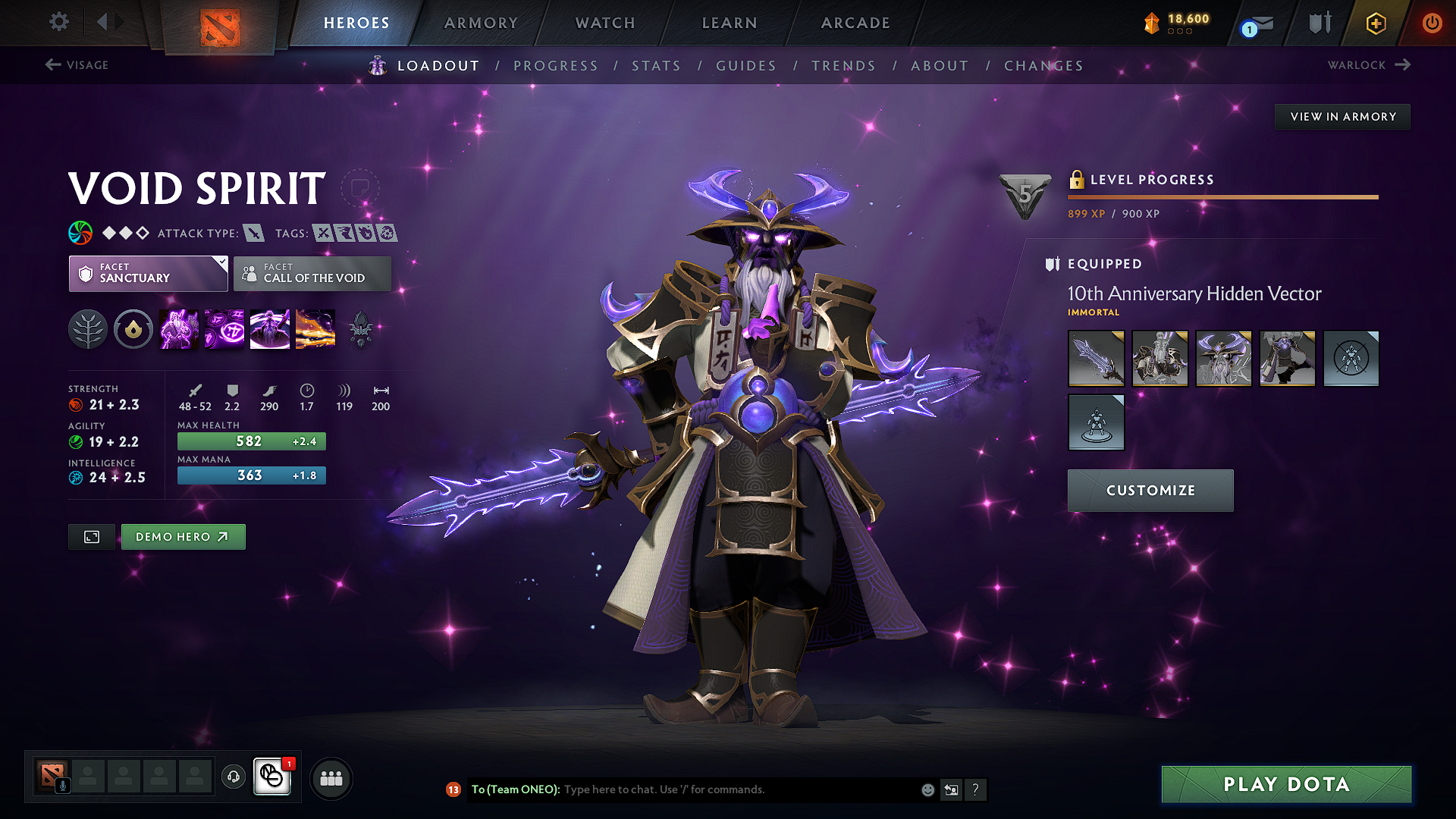The image size is (1456, 819).
Task: Open the ARMORY menu
Action: (x=482, y=23)
